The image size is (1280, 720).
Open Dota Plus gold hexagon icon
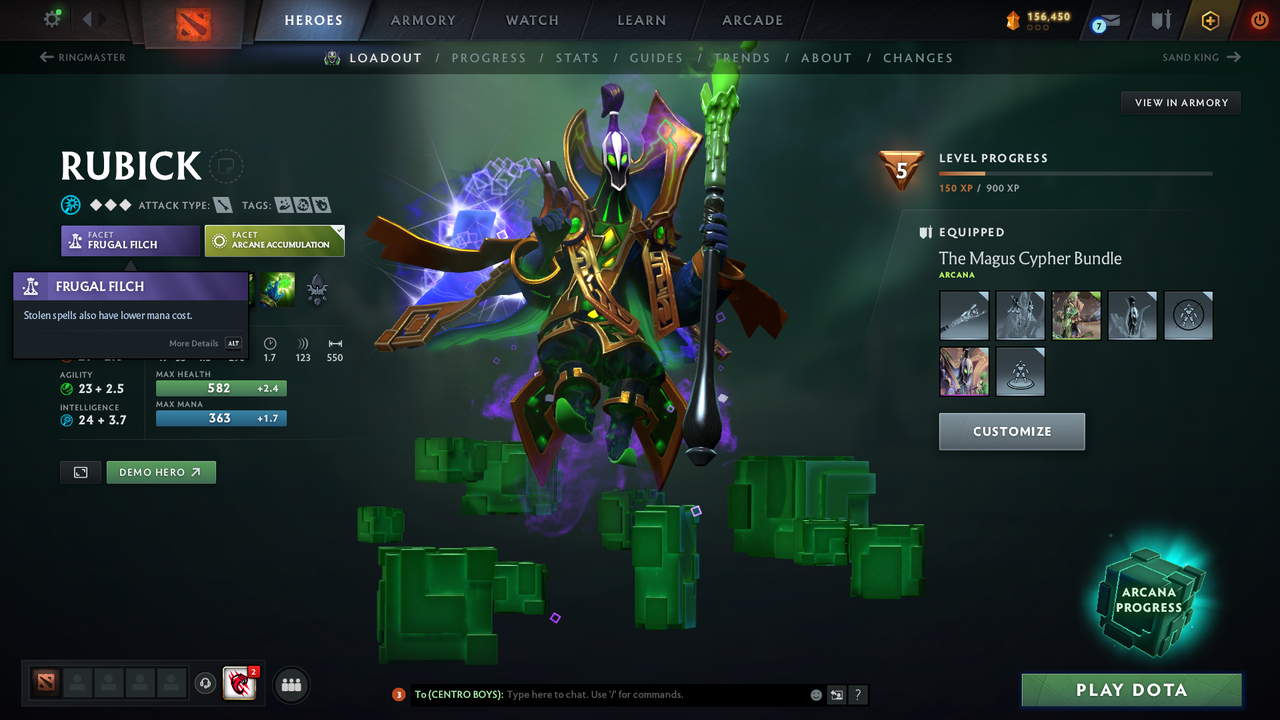pos(1210,20)
